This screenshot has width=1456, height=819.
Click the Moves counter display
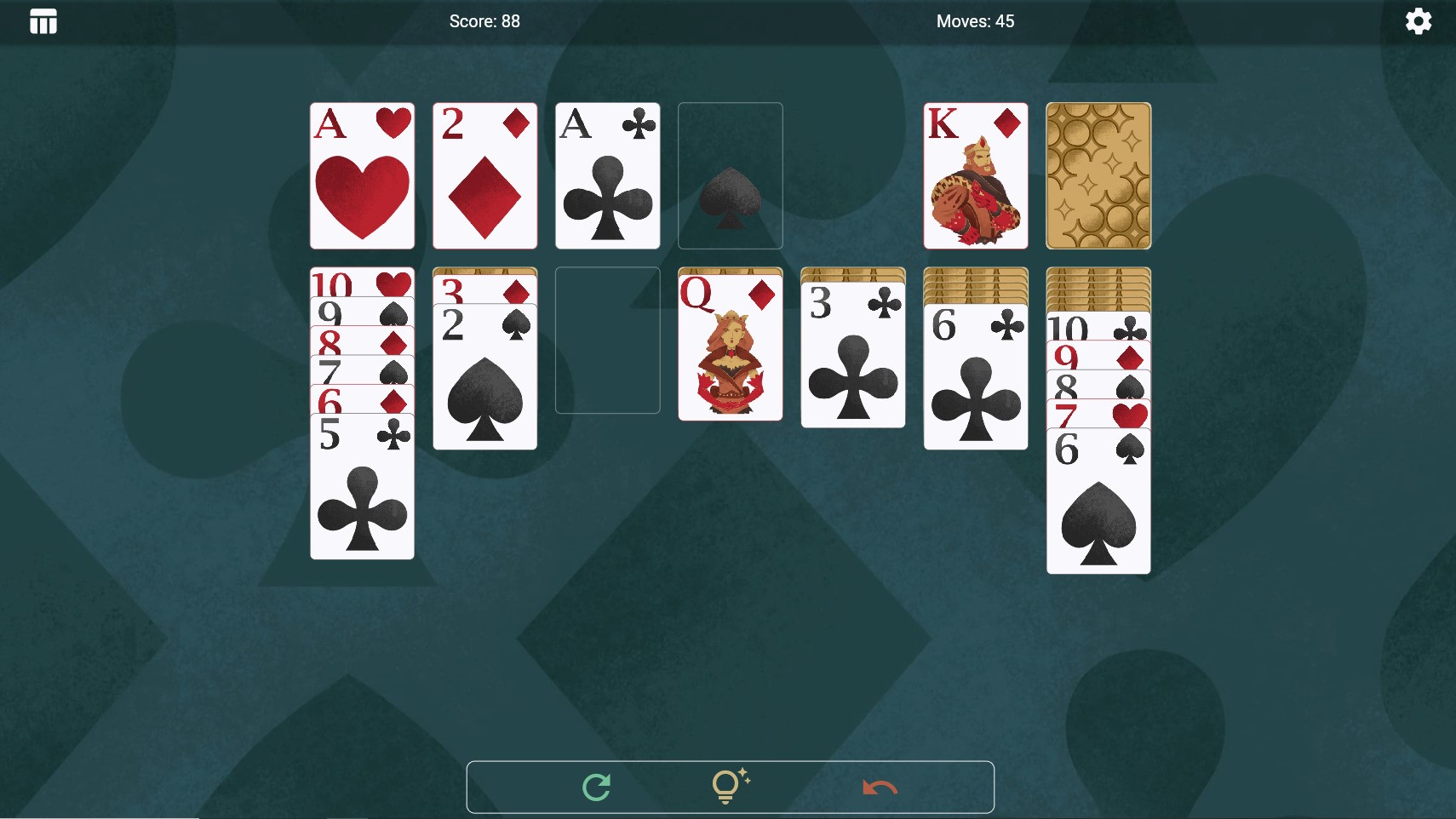tap(976, 20)
